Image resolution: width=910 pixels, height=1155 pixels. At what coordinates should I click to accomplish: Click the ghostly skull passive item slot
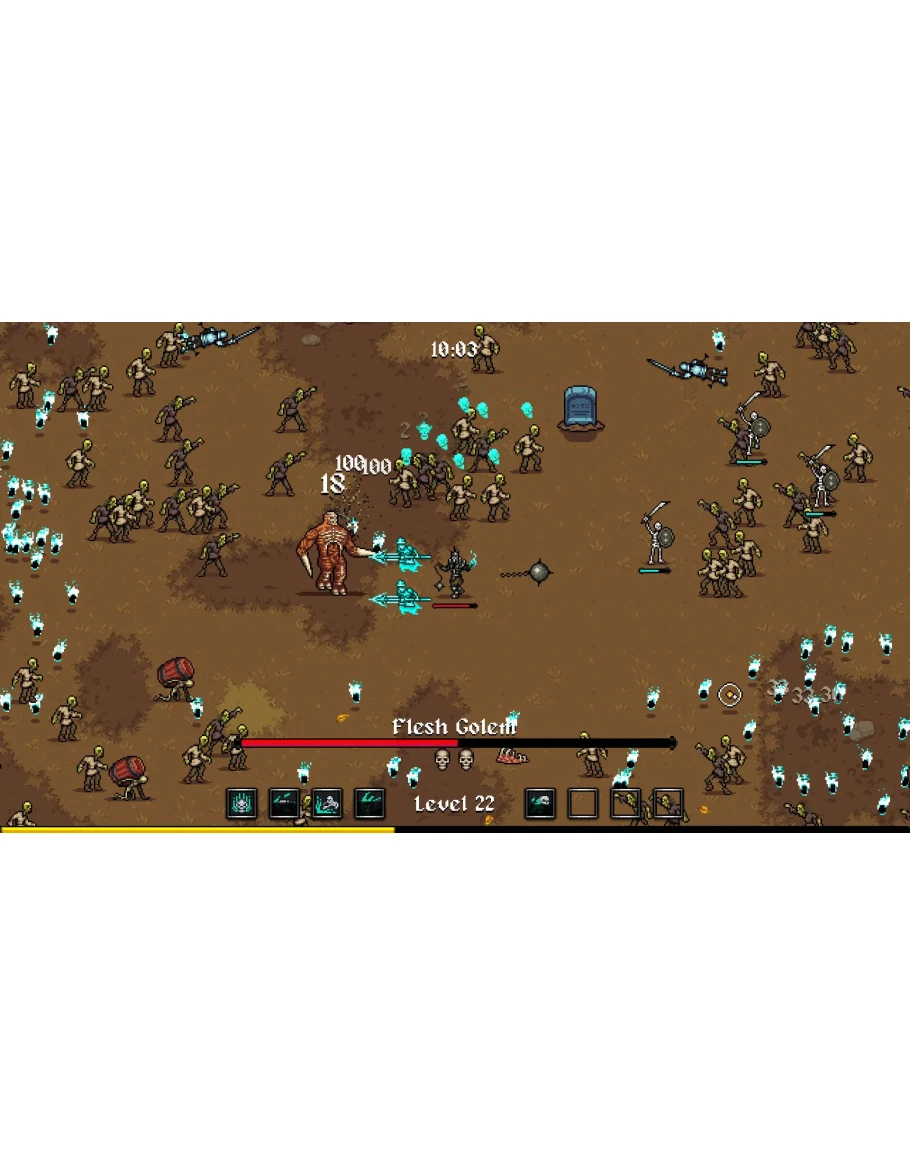pos(540,803)
